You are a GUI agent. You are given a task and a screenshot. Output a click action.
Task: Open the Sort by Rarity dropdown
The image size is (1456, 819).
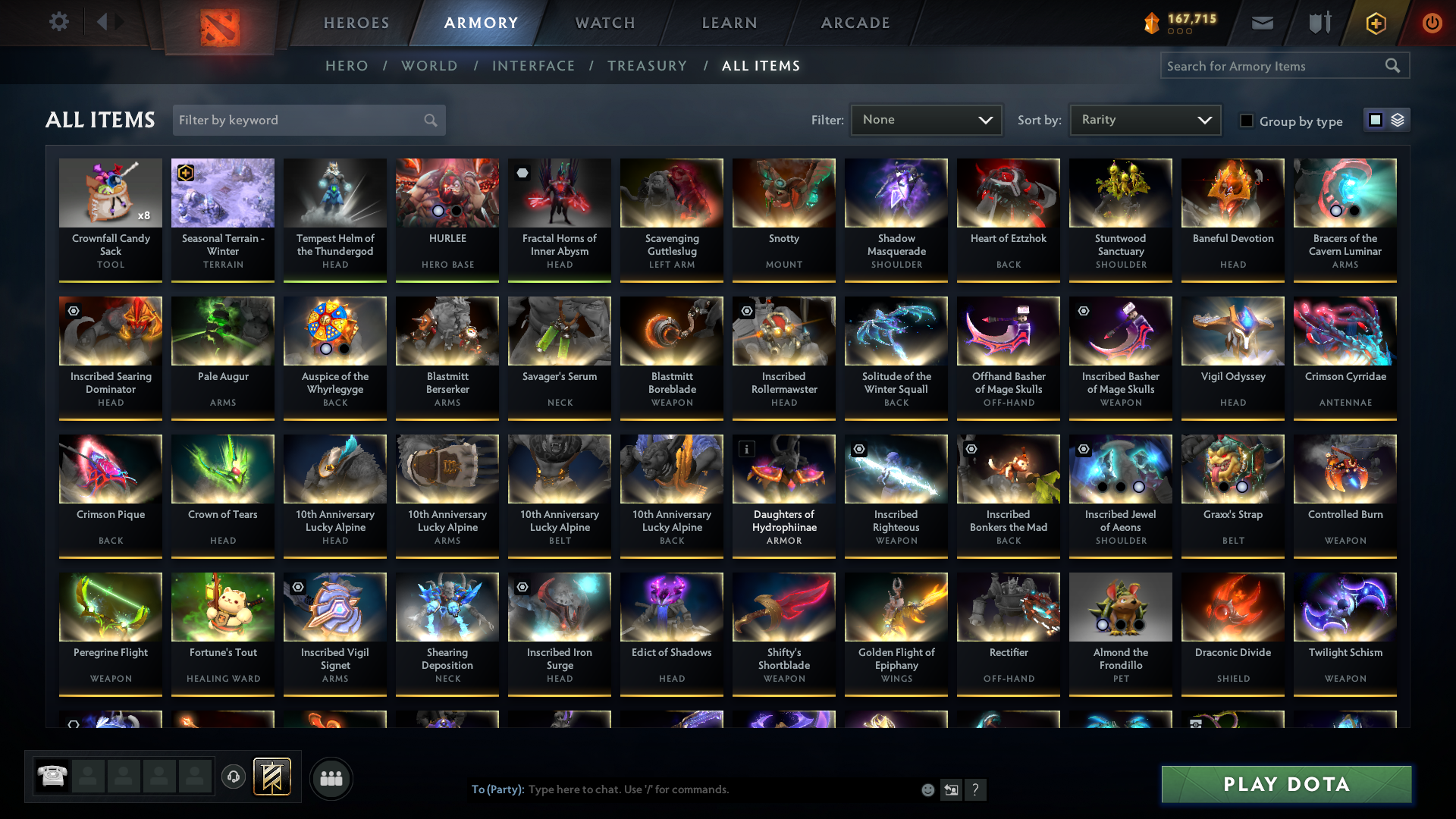[1144, 119]
